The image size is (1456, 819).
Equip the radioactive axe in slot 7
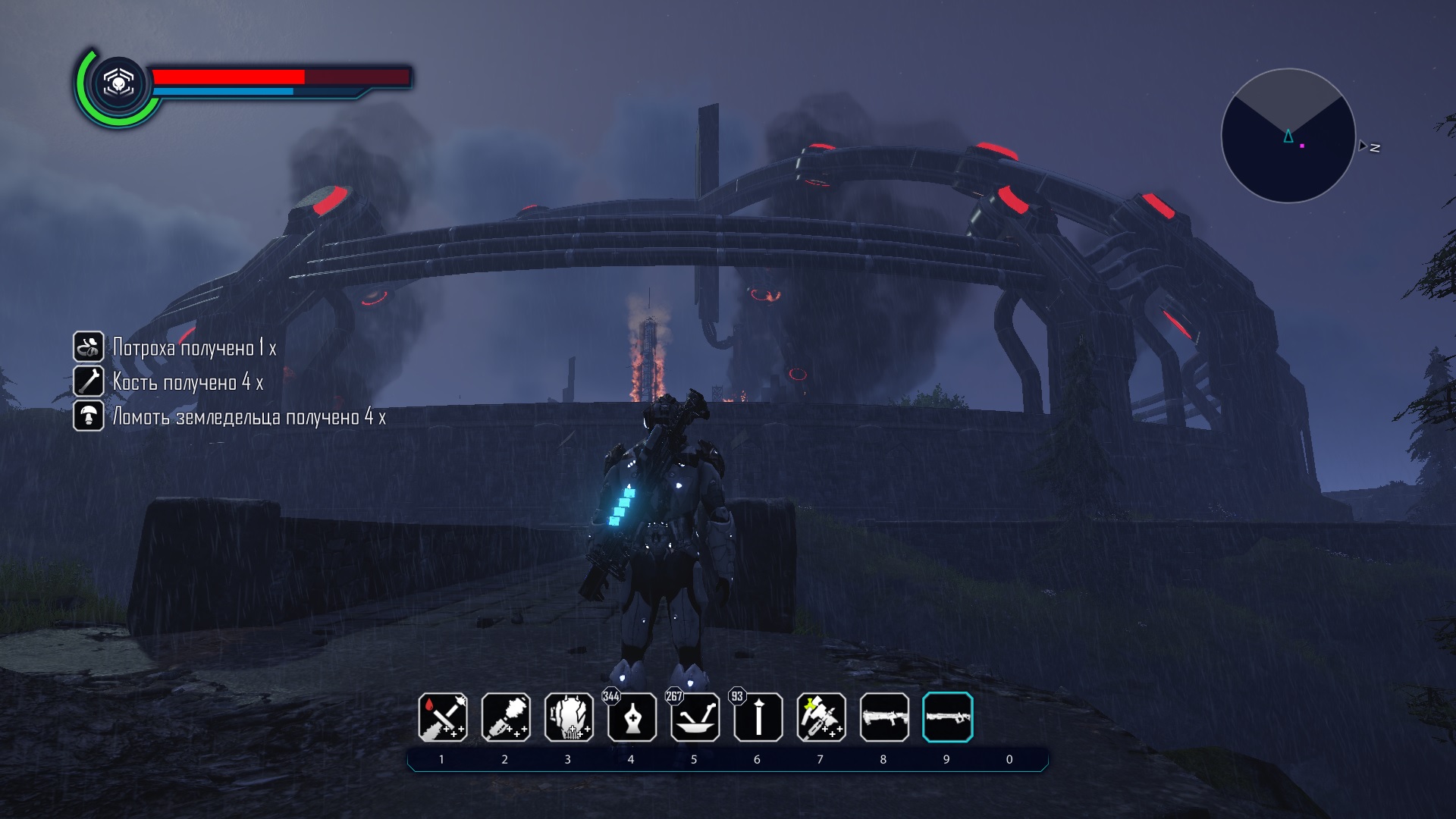click(x=821, y=717)
